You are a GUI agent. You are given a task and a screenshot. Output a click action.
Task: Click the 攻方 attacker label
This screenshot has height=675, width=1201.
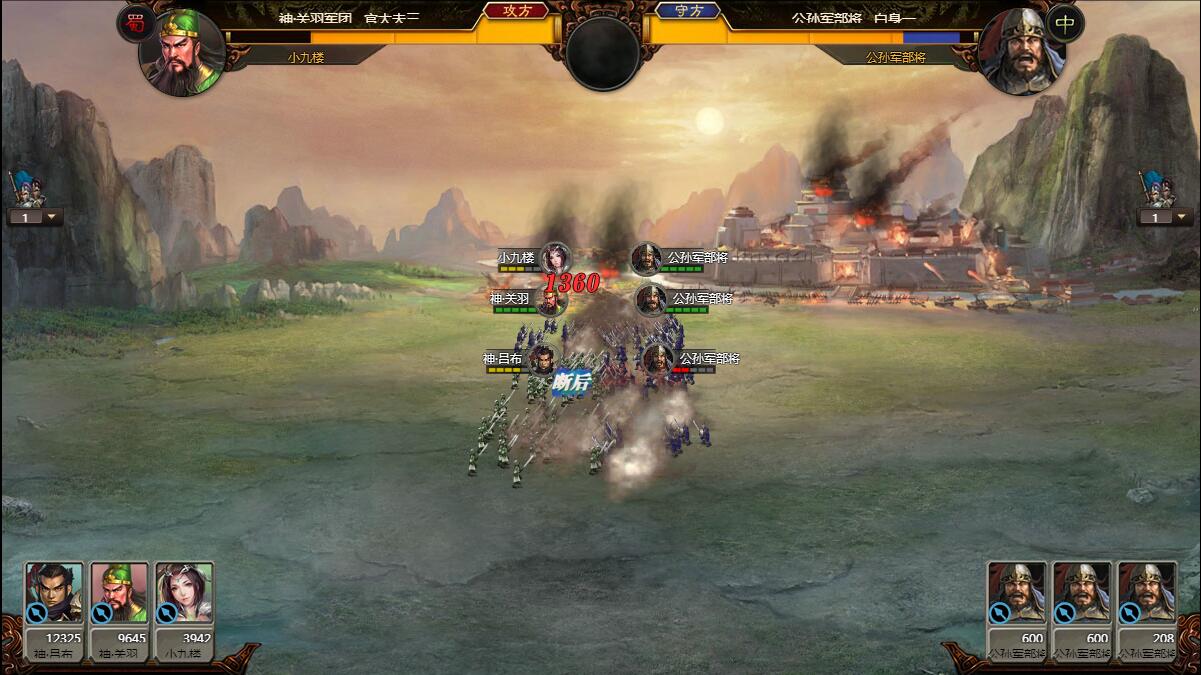point(516,11)
